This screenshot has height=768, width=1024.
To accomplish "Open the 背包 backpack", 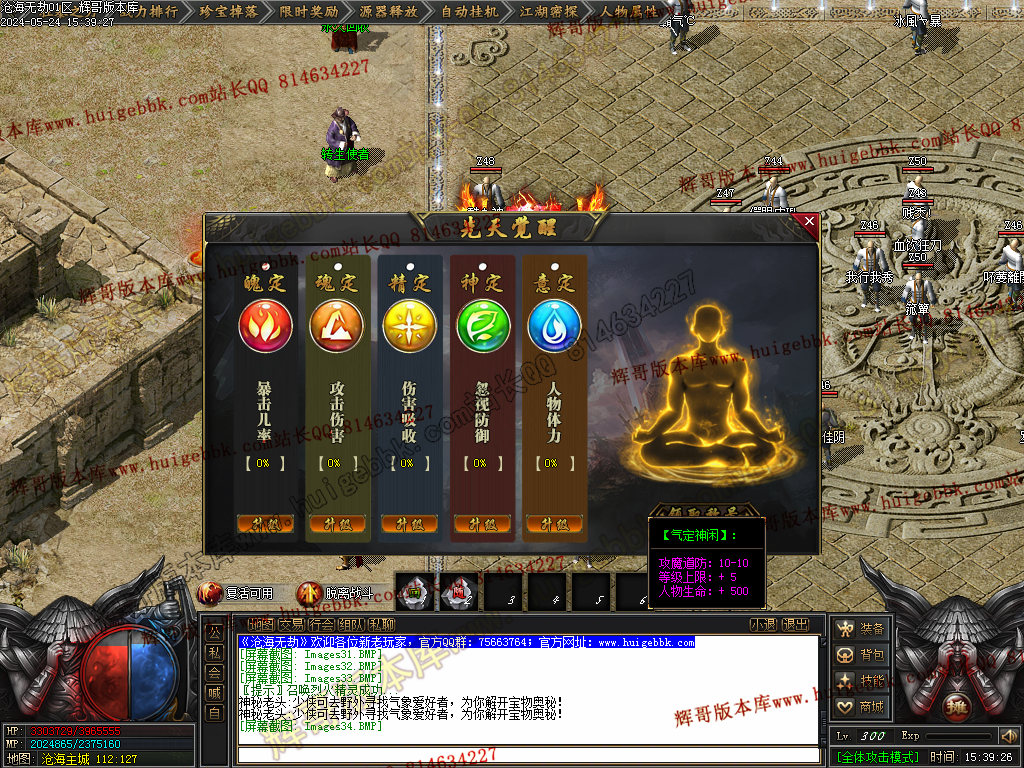I will click(862, 655).
